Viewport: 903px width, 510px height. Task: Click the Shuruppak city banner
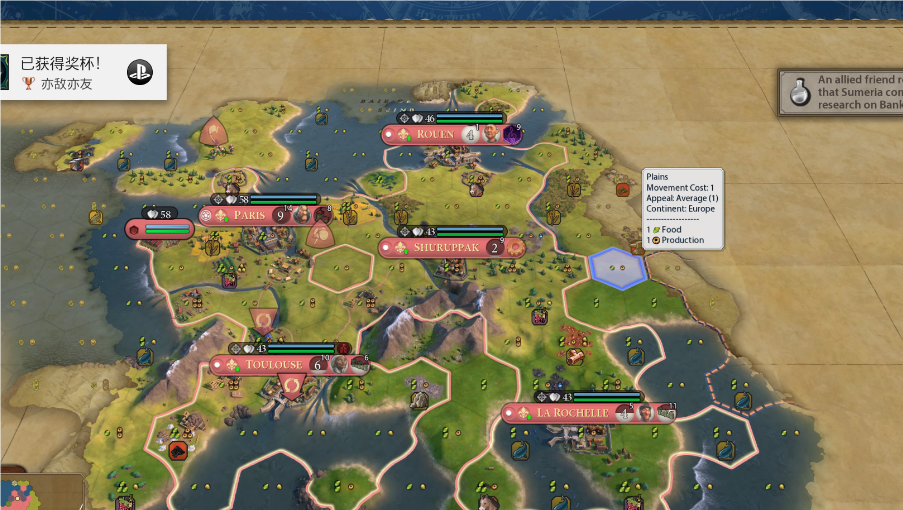point(439,247)
